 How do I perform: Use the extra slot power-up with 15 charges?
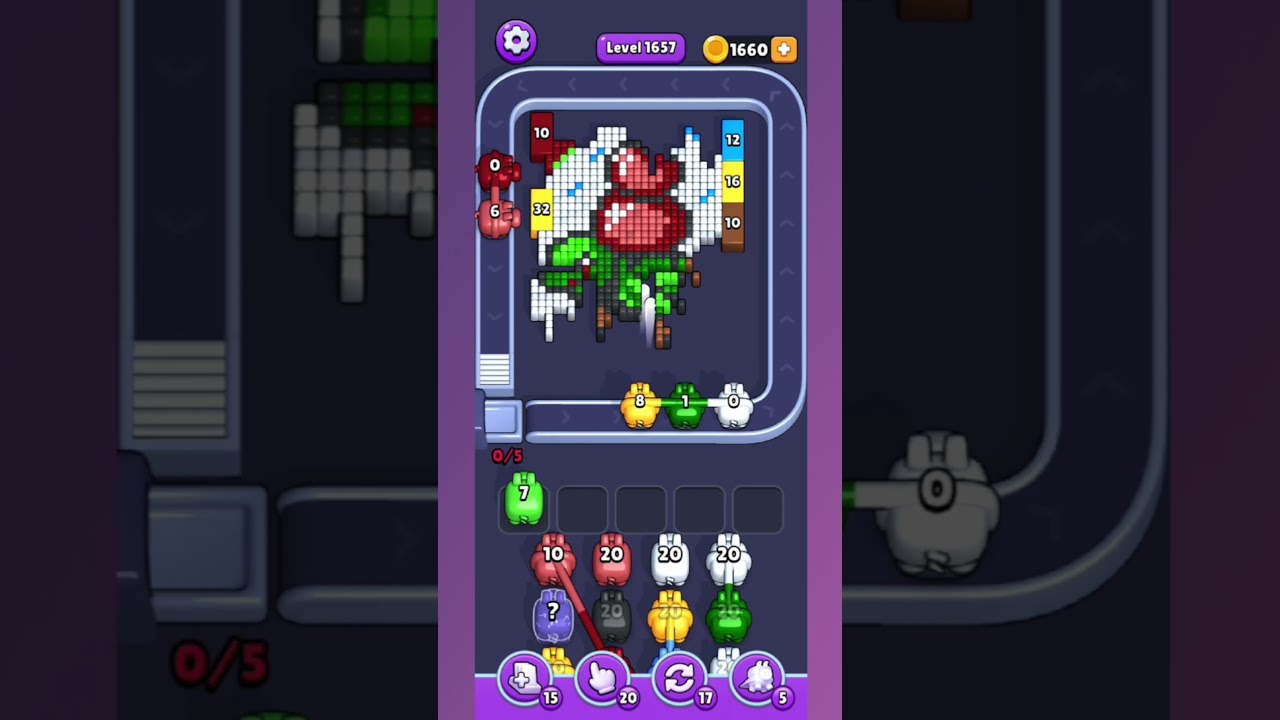click(x=526, y=678)
